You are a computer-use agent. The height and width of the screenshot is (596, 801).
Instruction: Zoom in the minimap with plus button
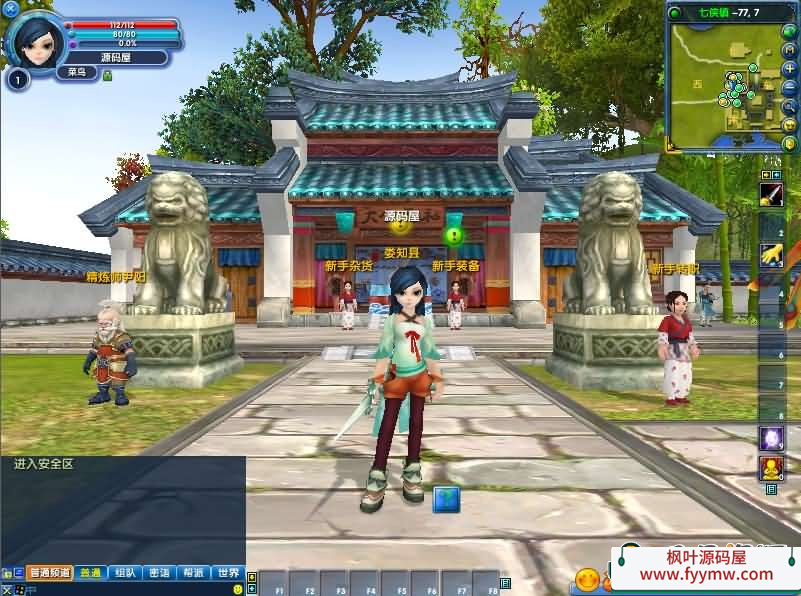pos(789,68)
